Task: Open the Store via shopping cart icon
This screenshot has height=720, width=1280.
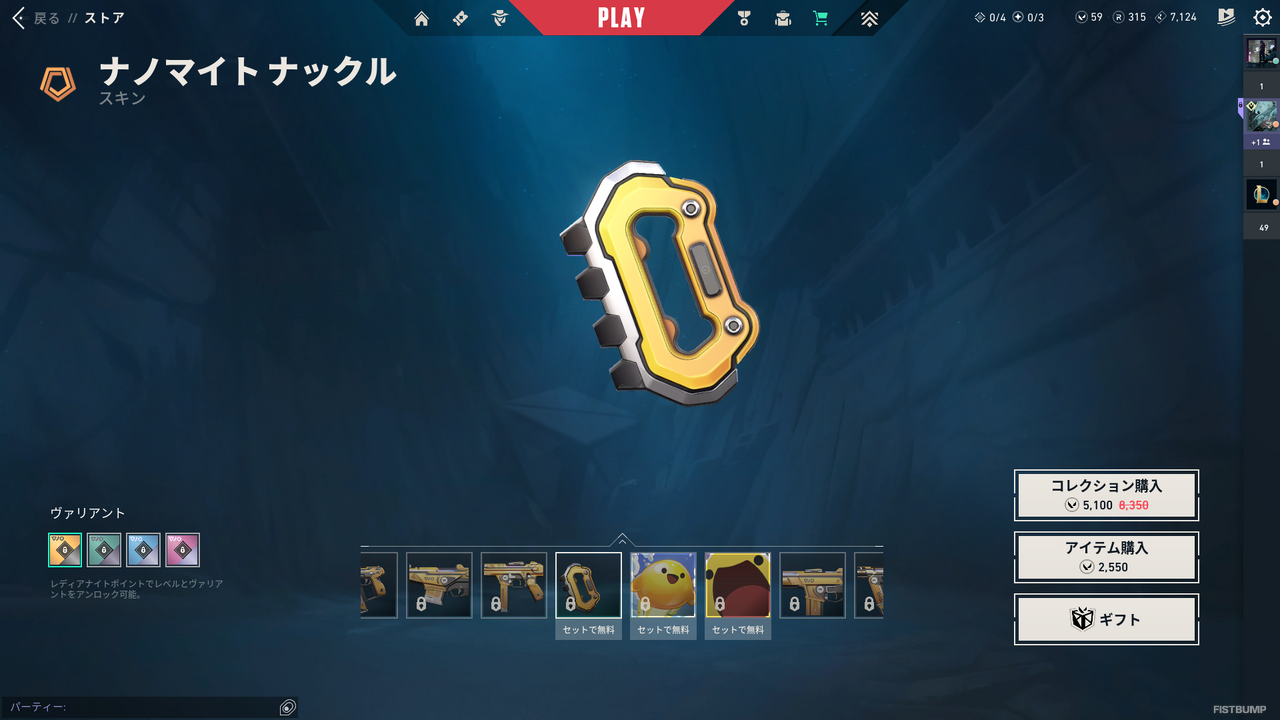Action: pyautogui.click(x=821, y=18)
